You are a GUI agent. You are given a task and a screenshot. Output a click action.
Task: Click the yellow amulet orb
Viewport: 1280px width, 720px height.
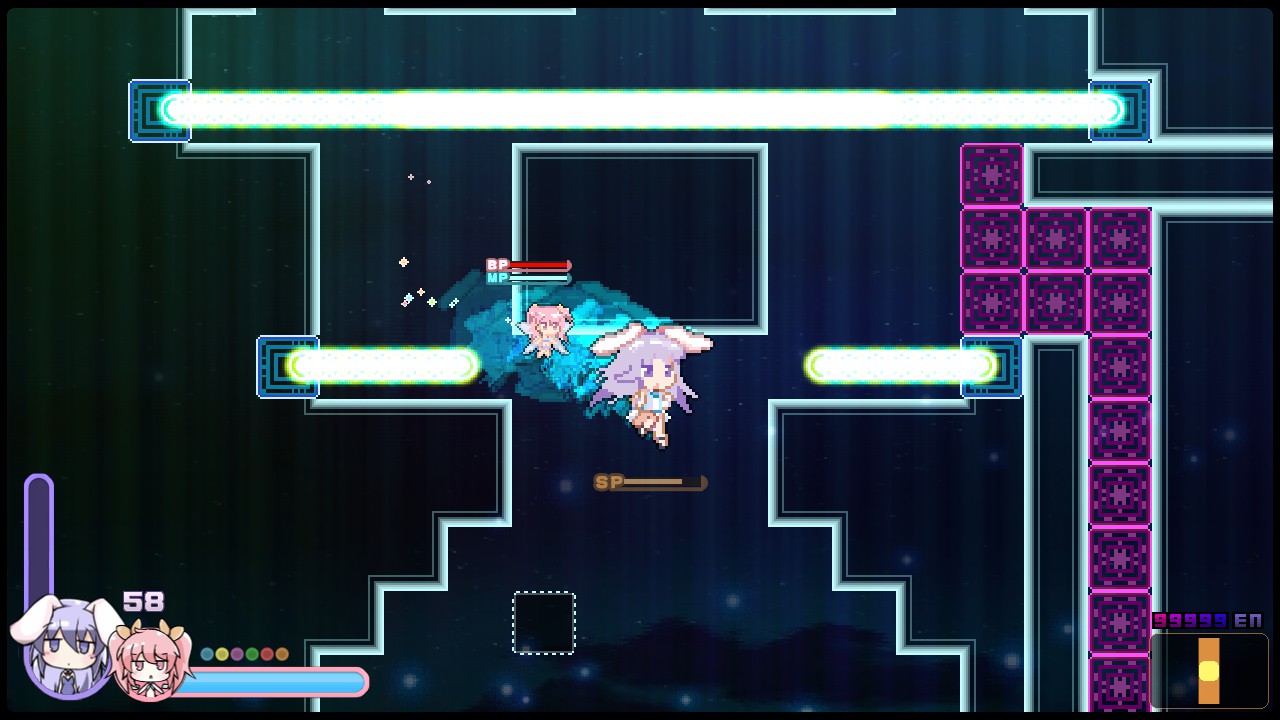(222, 654)
